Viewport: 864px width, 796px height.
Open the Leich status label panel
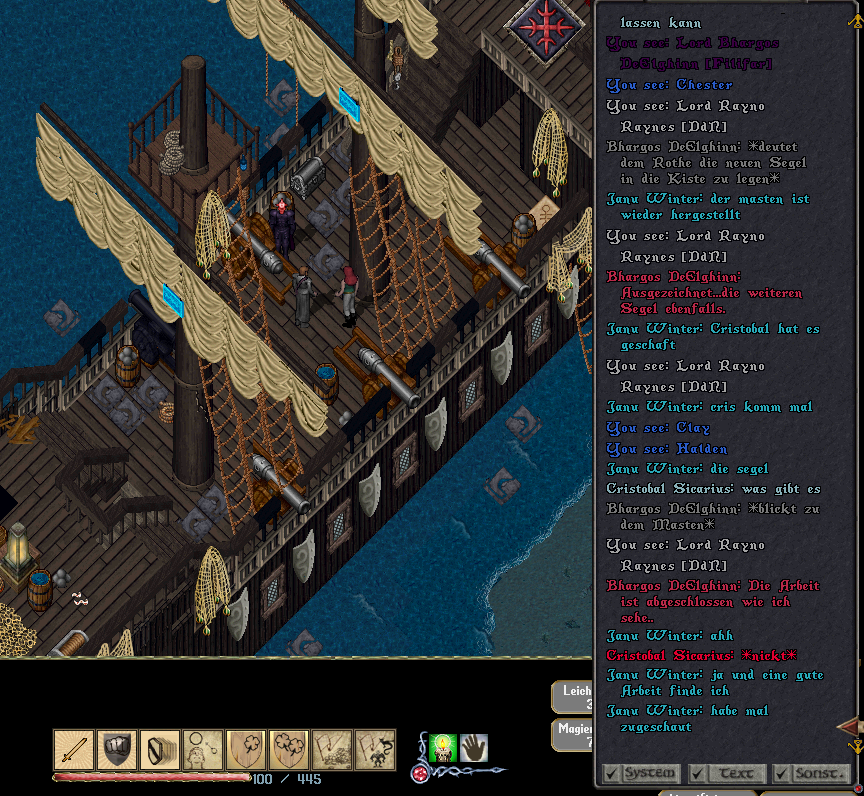pyautogui.click(x=574, y=697)
